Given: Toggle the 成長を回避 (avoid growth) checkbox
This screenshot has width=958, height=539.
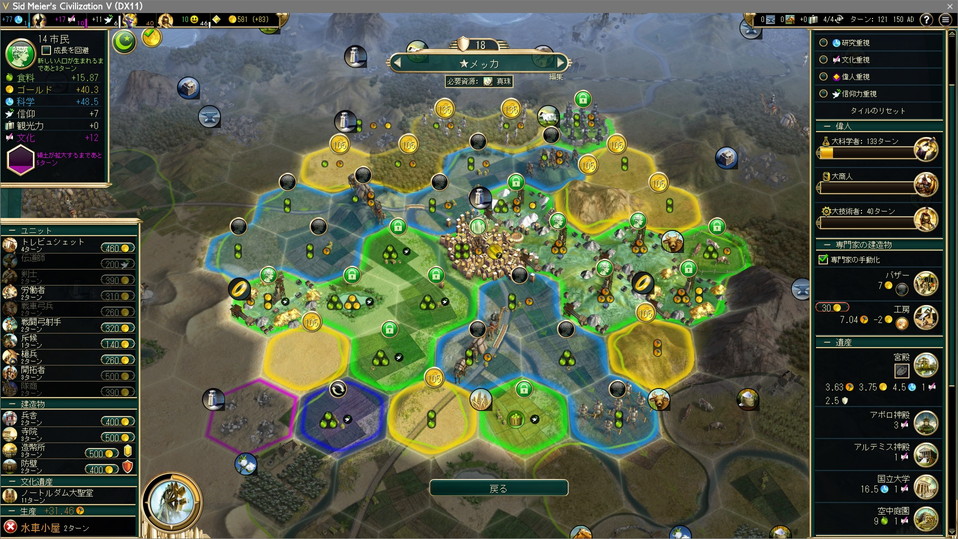Looking at the screenshot, I should (x=46, y=49).
